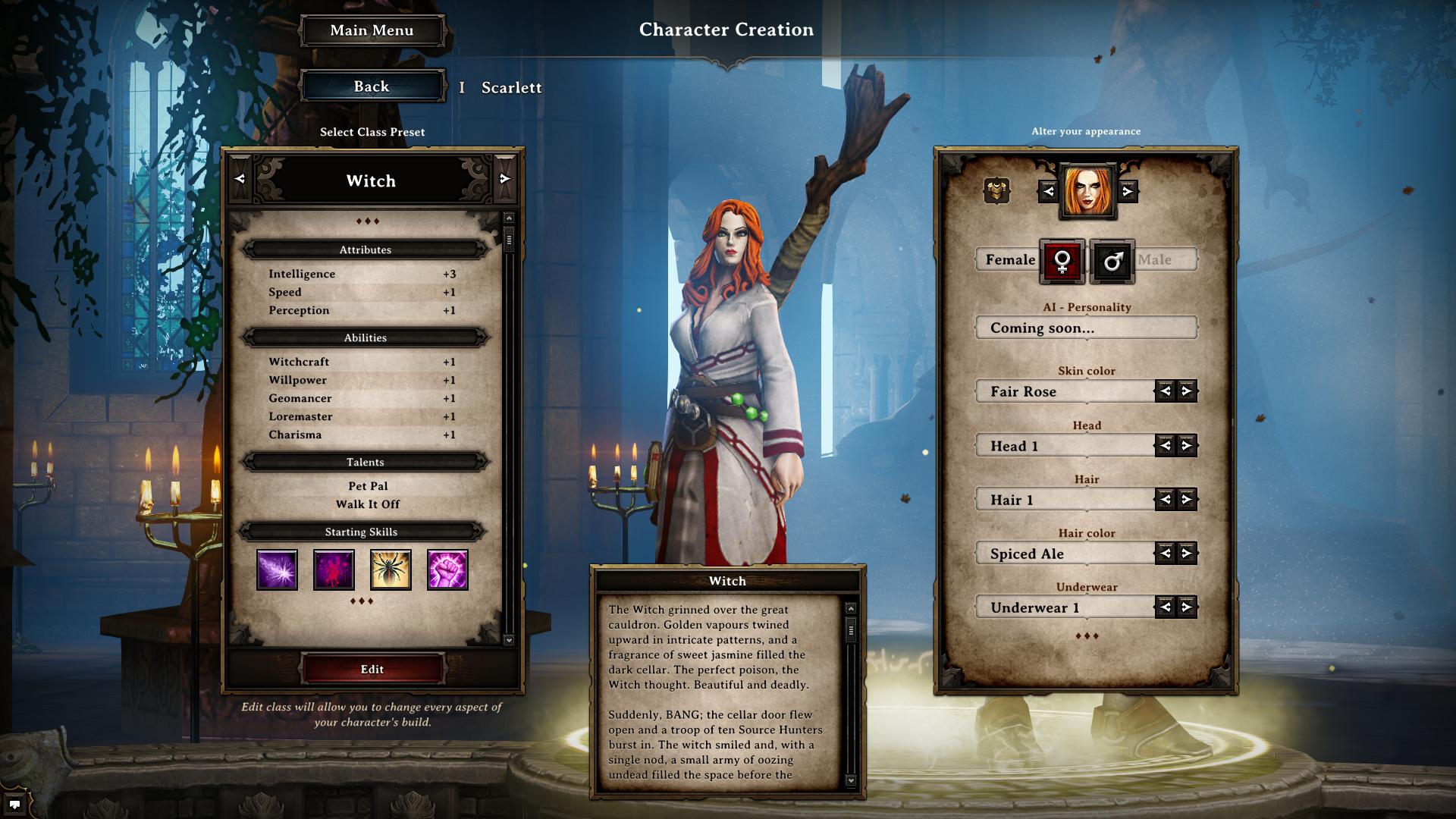This screenshot has height=819, width=1456.
Task: Open the Main Menu
Action: point(372,30)
